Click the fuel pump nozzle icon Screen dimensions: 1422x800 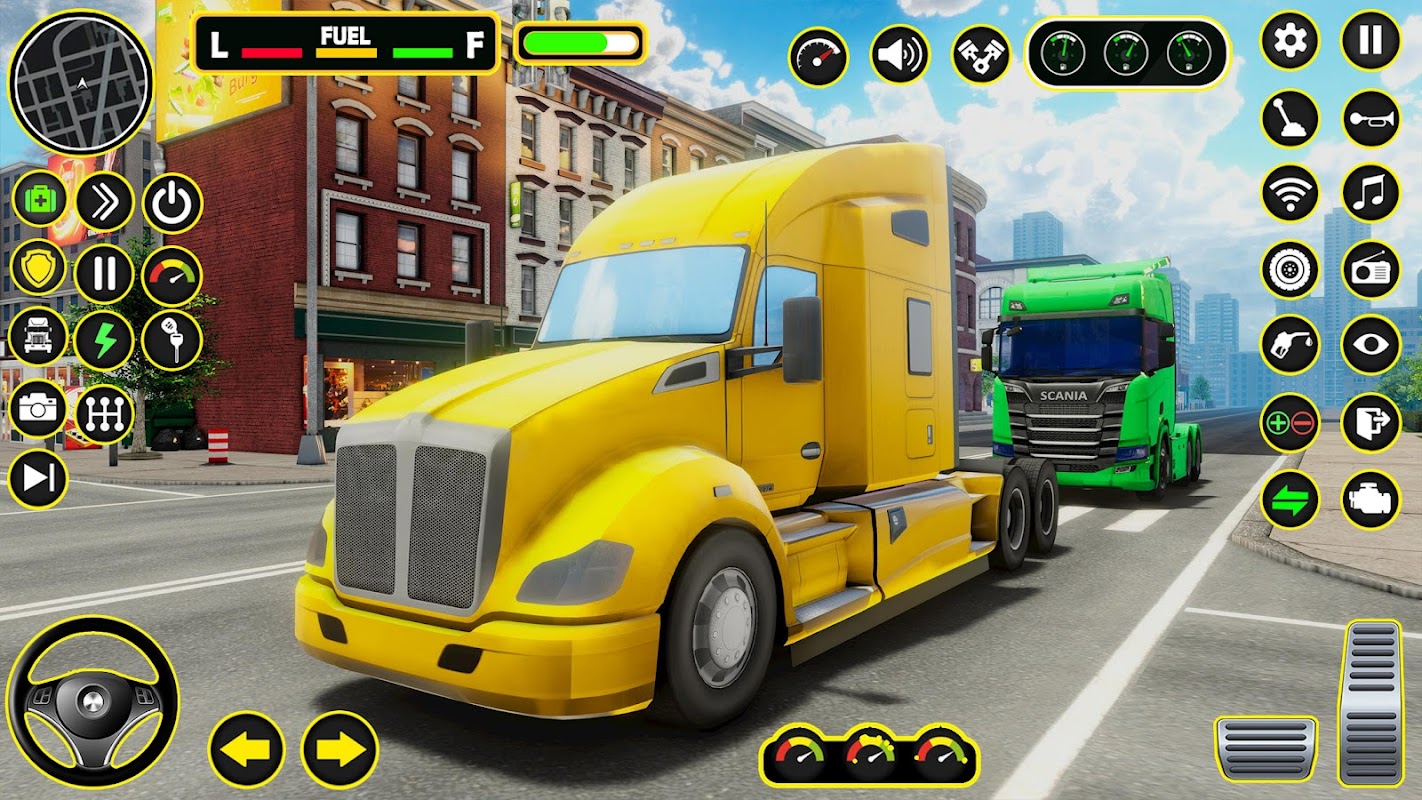(x=1290, y=345)
